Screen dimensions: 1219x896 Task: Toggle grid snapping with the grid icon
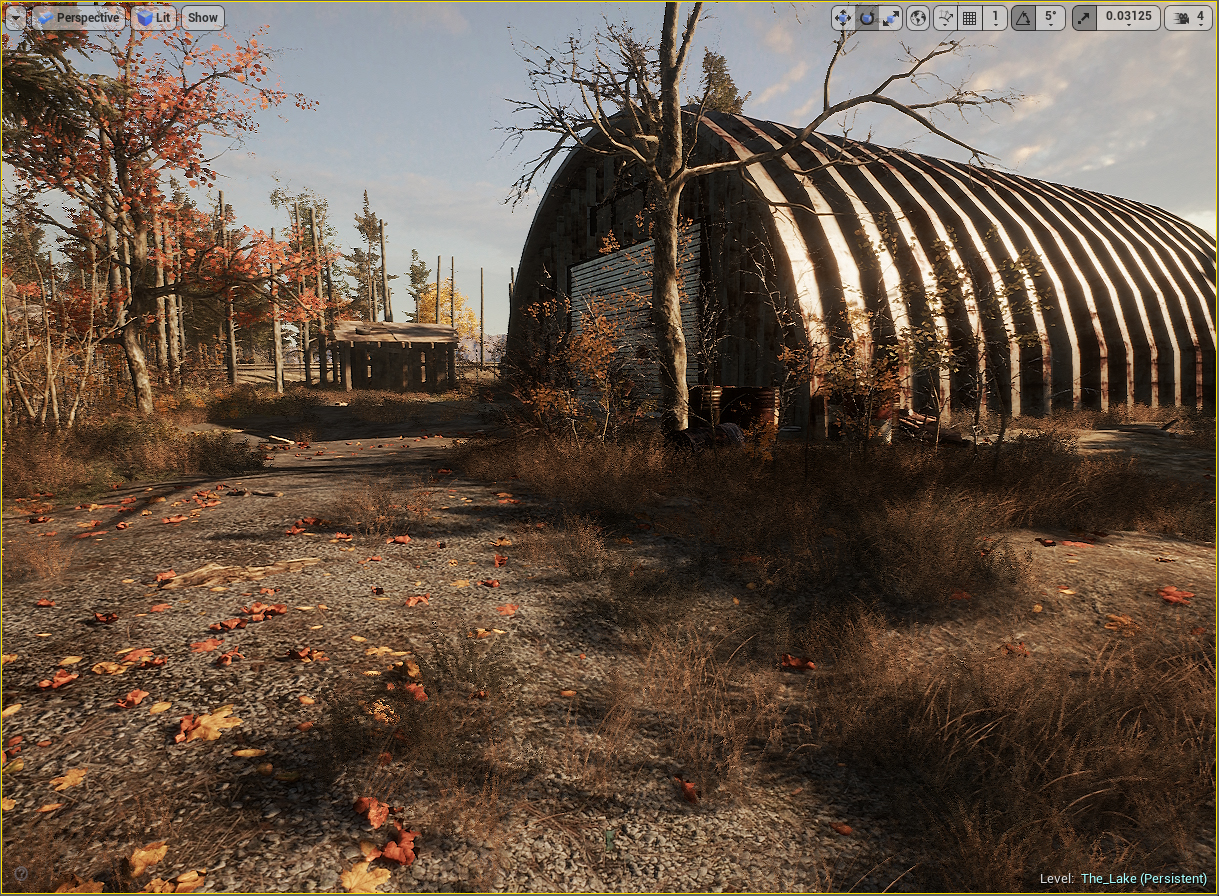pyautogui.click(x=969, y=17)
